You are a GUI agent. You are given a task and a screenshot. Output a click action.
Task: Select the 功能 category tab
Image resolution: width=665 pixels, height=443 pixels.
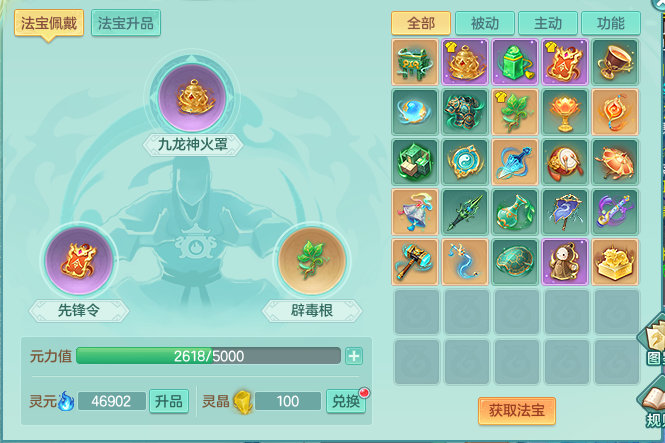[609, 23]
